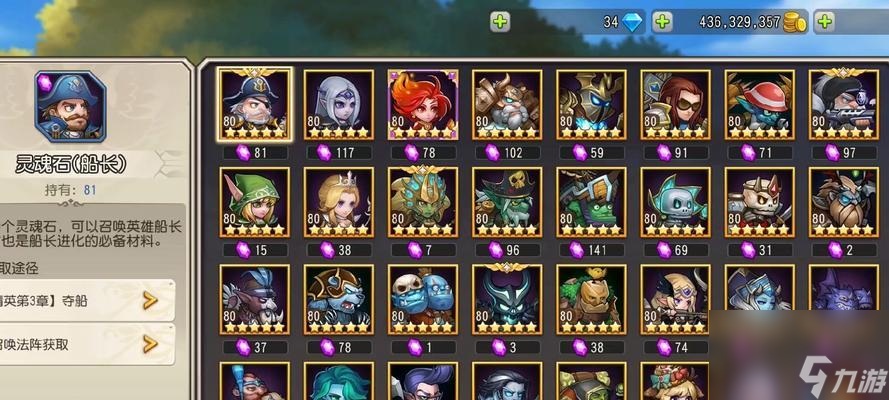
Task: Pick the two-headed blue ogre portrait
Action: pyautogui.click(x=423, y=299)
